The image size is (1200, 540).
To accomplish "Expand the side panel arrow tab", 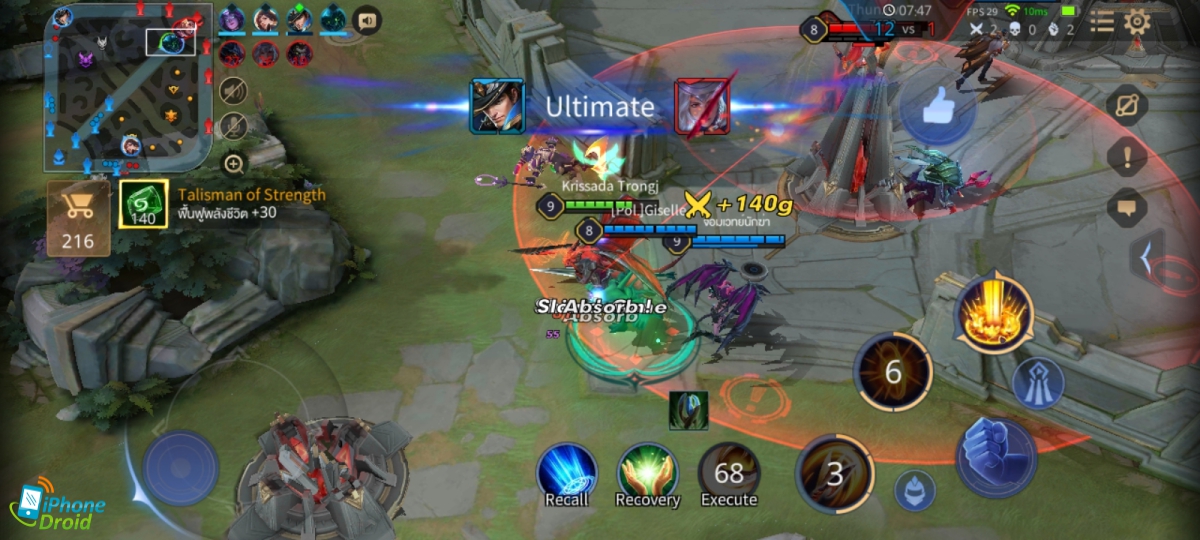I will click(x=1147, y=257).
